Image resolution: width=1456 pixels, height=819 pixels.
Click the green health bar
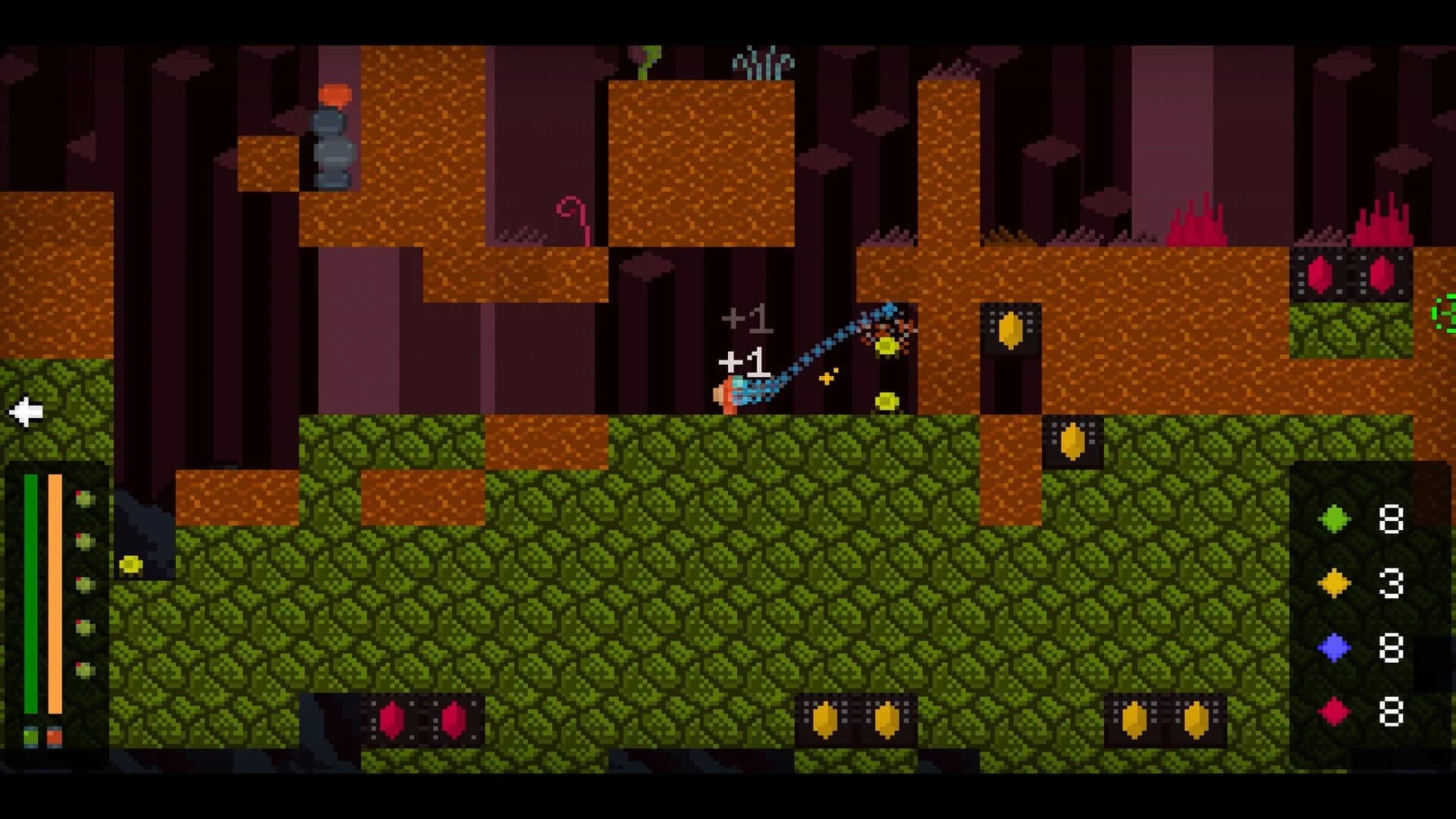coord(30,591)
